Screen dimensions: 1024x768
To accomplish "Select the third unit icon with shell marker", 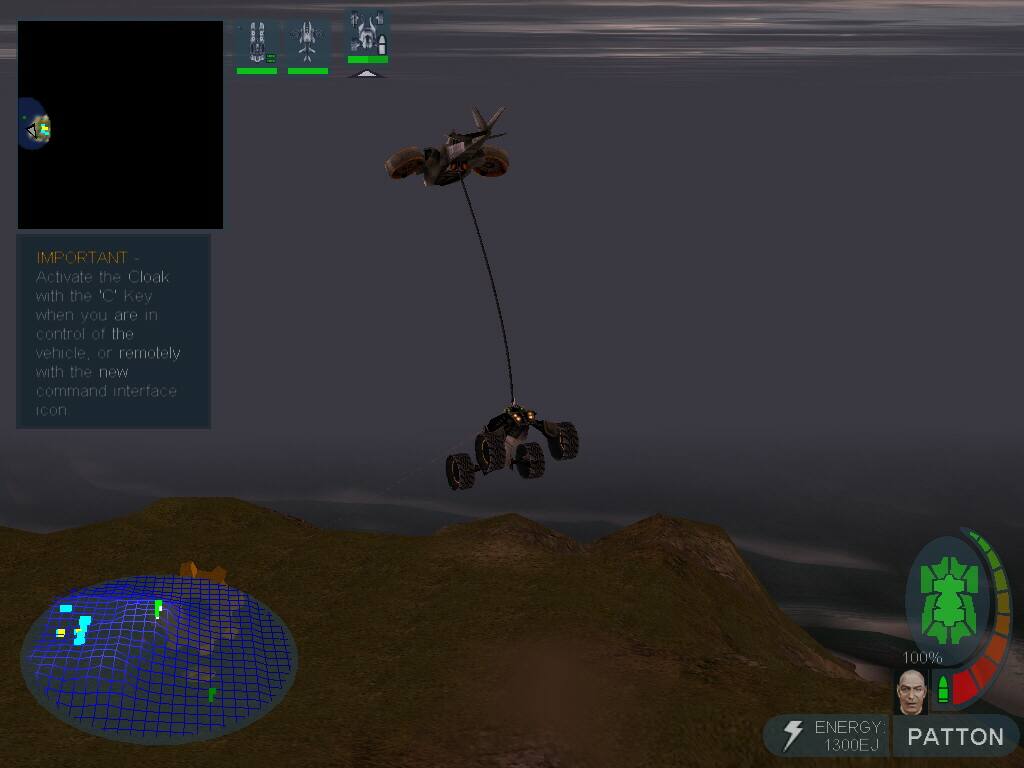I will pyautogui.click(x=367, y=34).
